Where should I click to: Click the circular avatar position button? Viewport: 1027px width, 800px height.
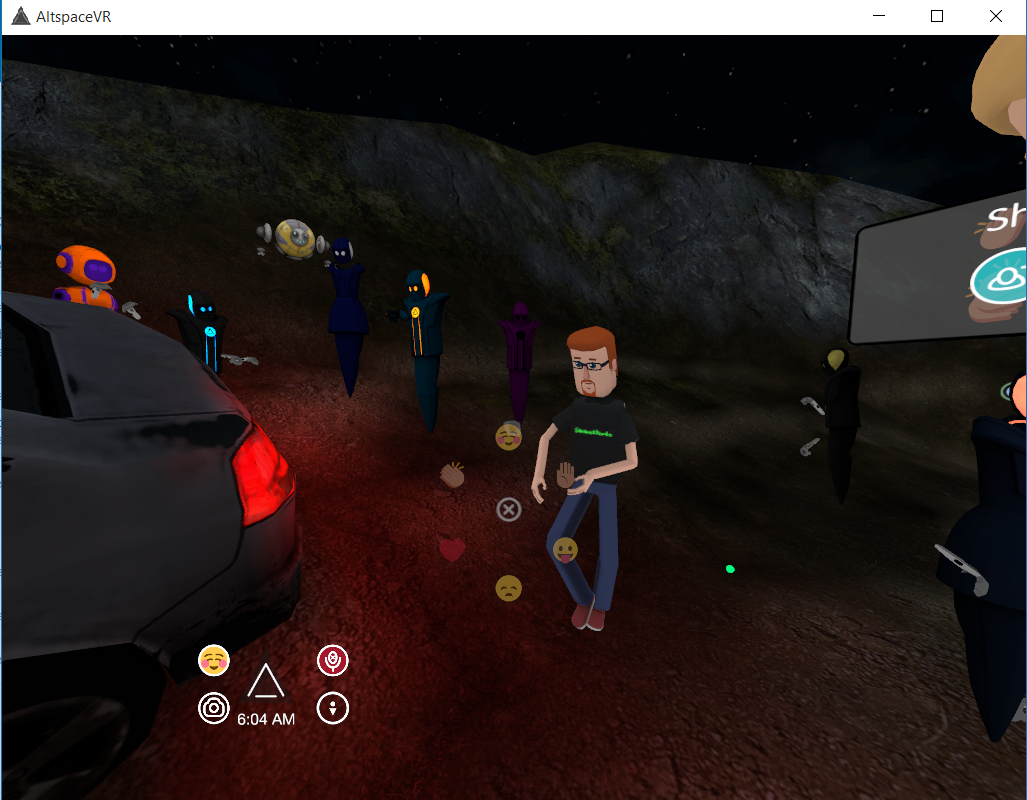(332, 708)
